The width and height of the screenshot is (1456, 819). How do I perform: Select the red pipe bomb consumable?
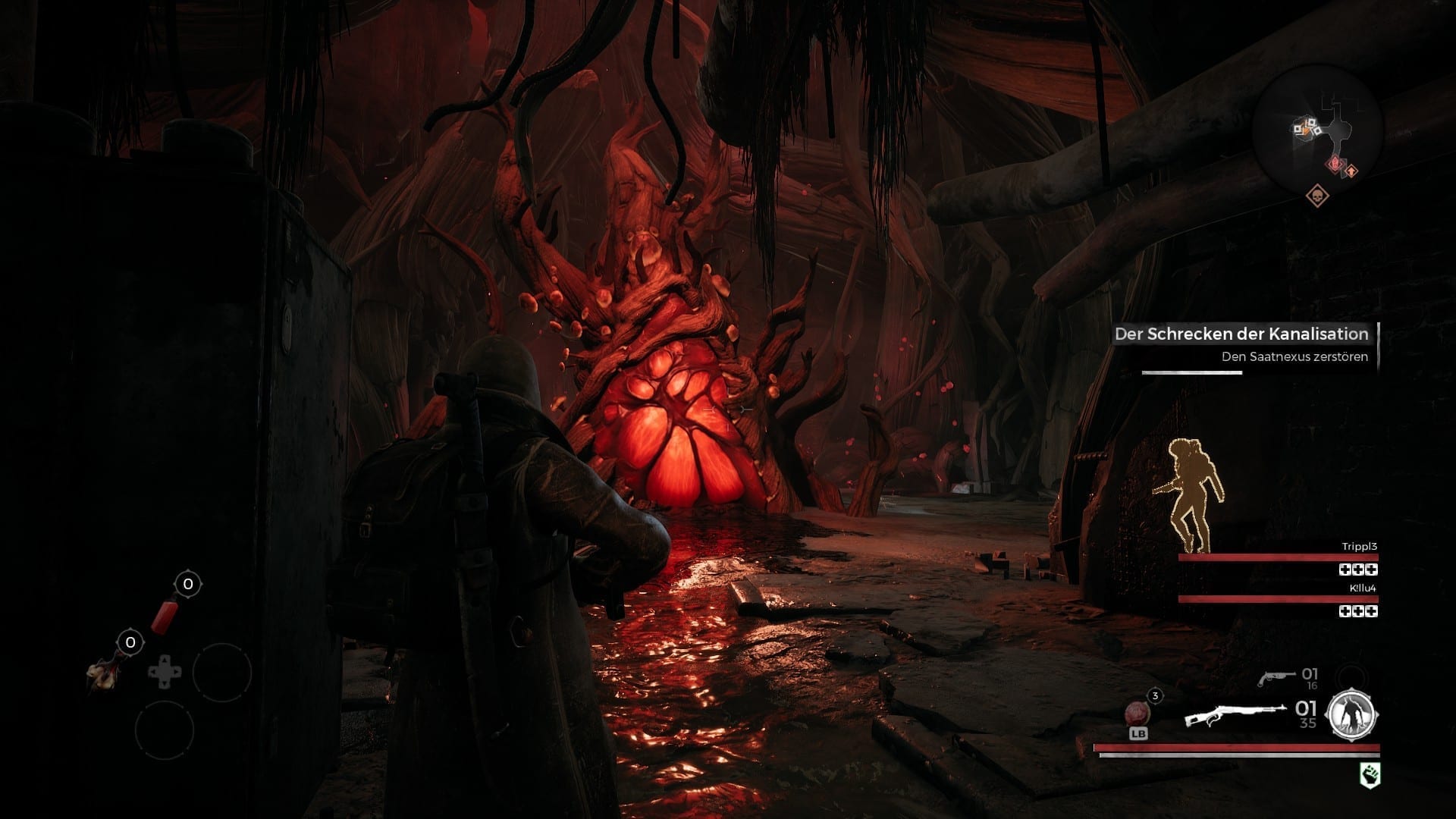click(x=165, y=614)
